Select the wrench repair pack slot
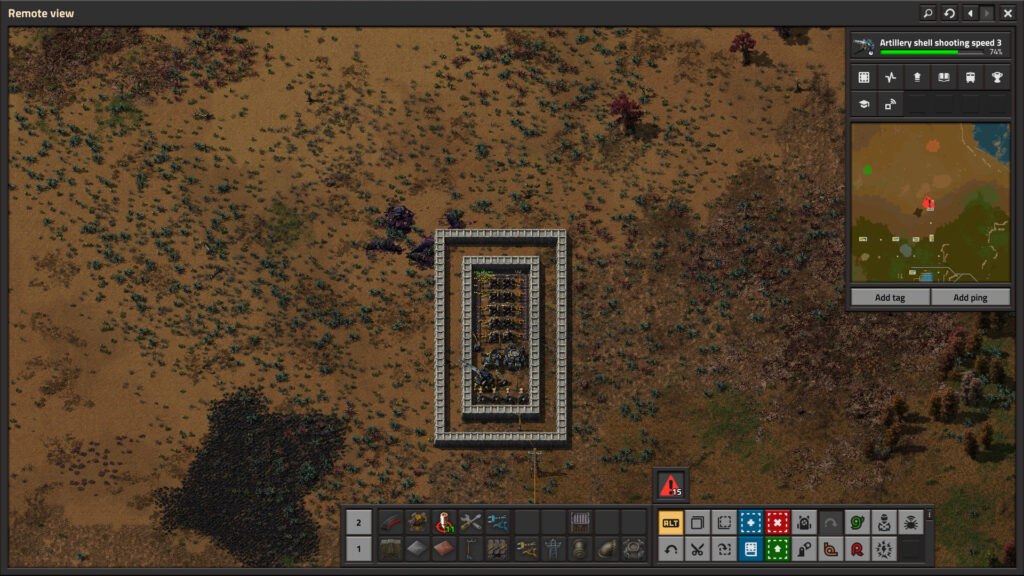Screen dimensions: 1024x576 [471, 522]
